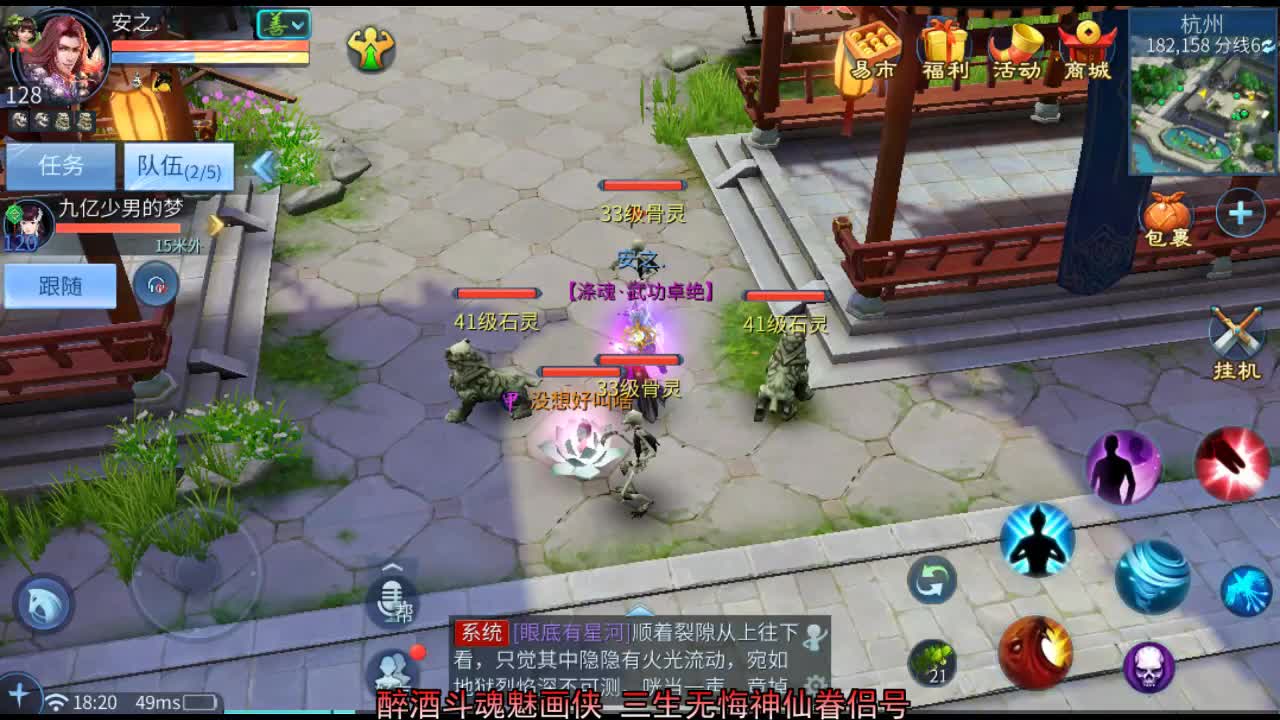Switch to the 队伍(2/5) tab
The height and width of the screenshot is (720, 1280).
pos(178,165)
